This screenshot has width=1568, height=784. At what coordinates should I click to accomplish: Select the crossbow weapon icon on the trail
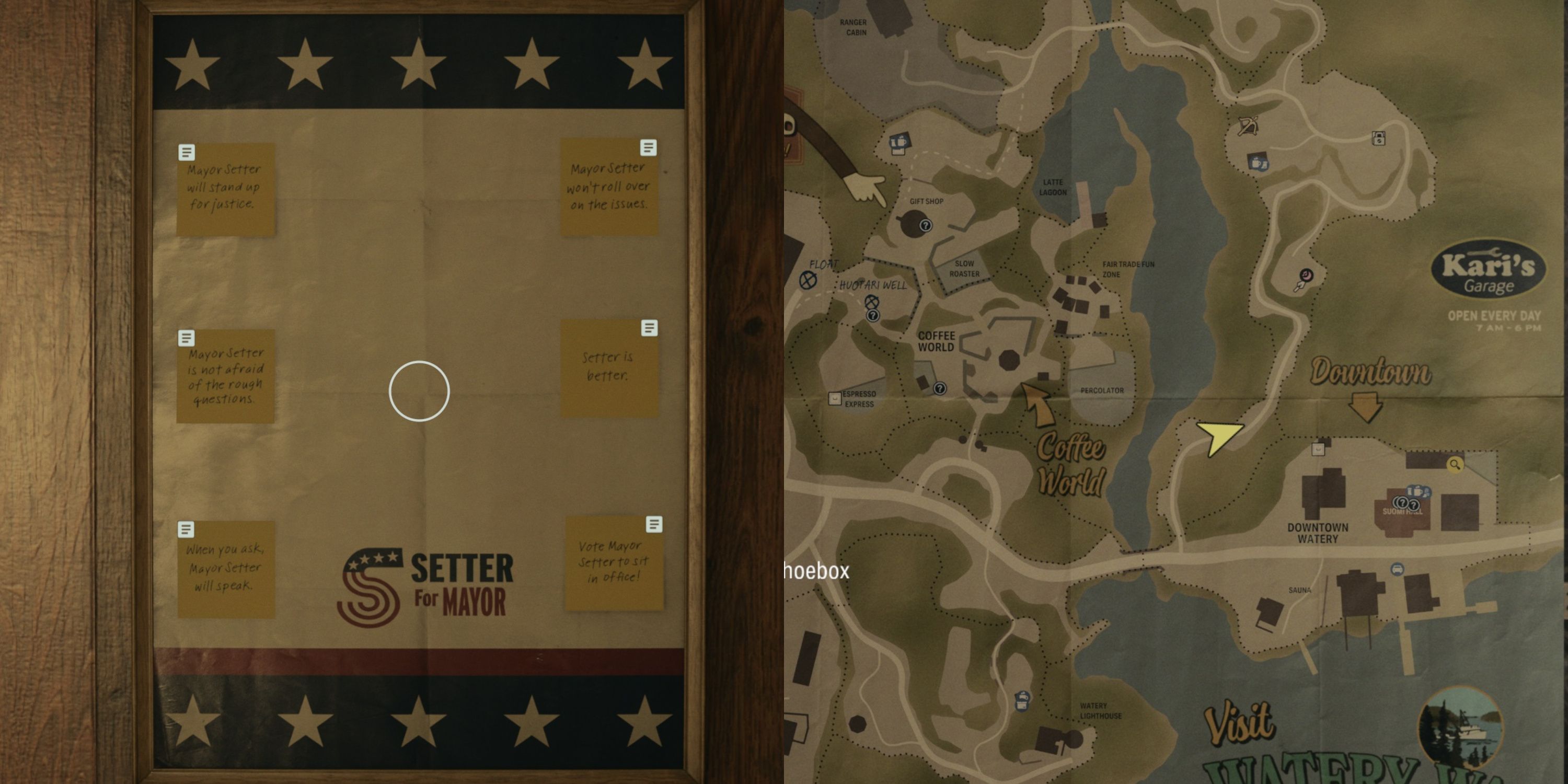point(1249,126)
